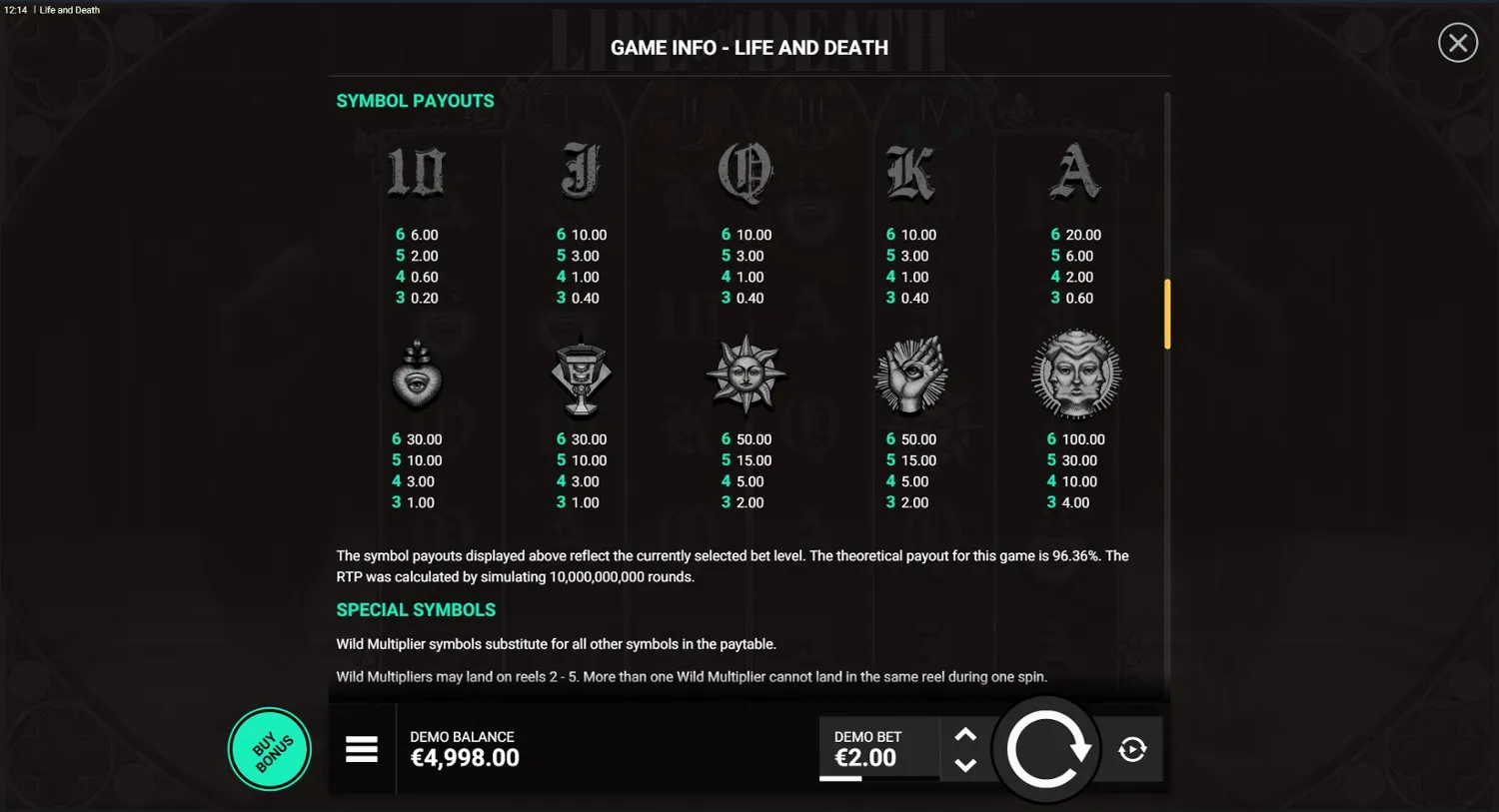Click the sacred heart symbol
1499x812 pixels.
tap(417, 377)
